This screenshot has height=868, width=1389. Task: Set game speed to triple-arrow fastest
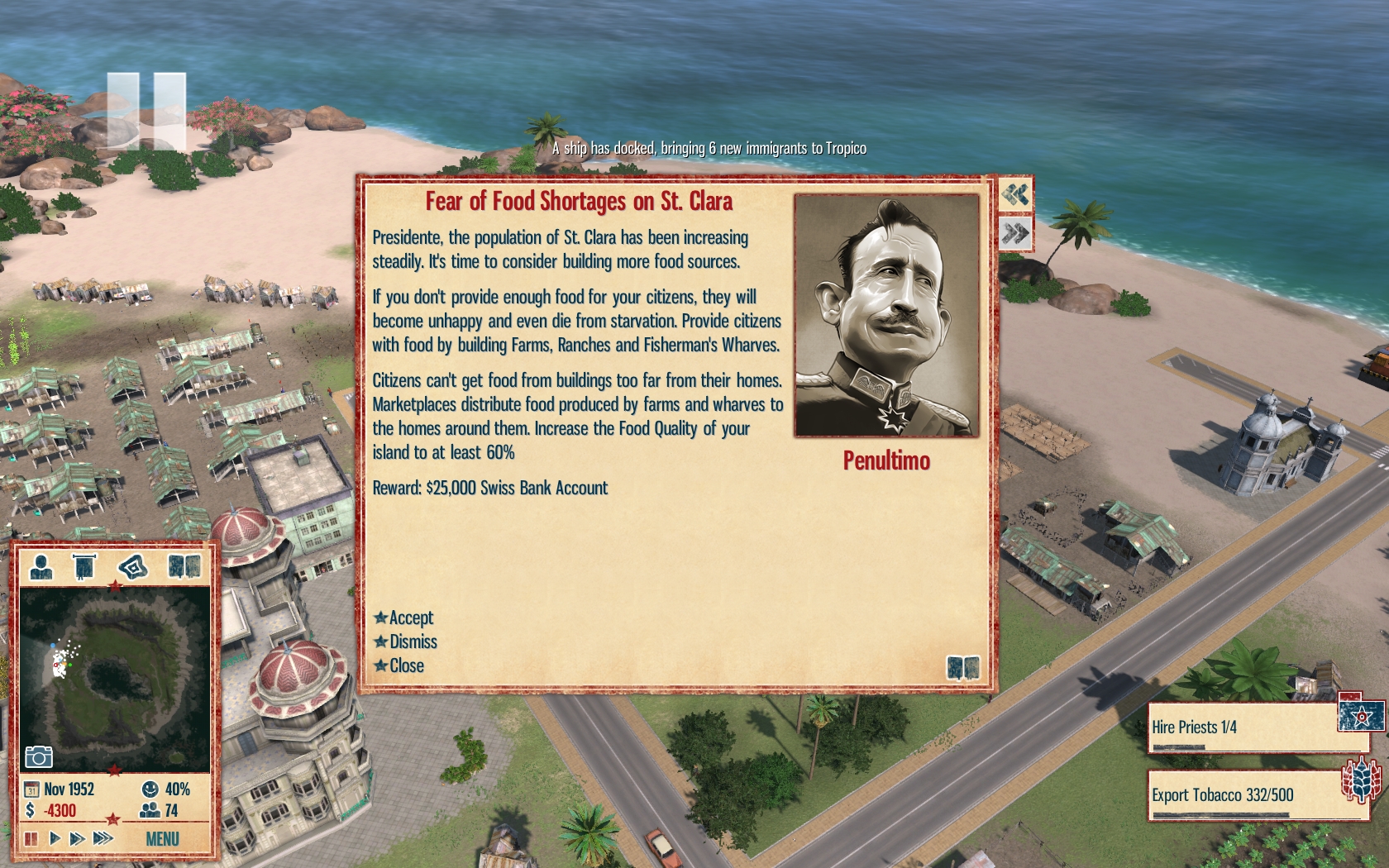click(x=103, y=838)
